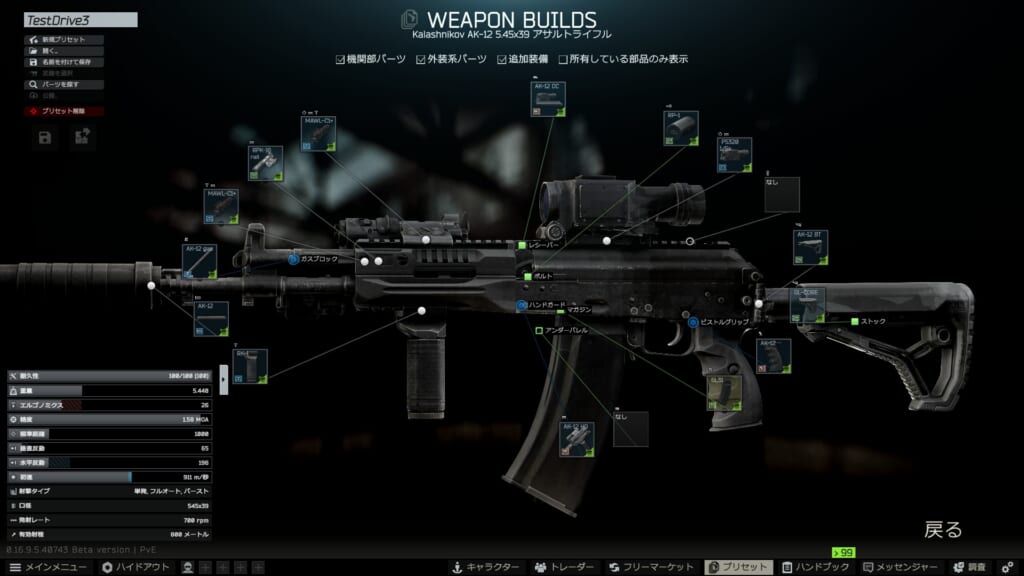
Task: Open main menu (メインメニュー)
Action: pos(48,567)
